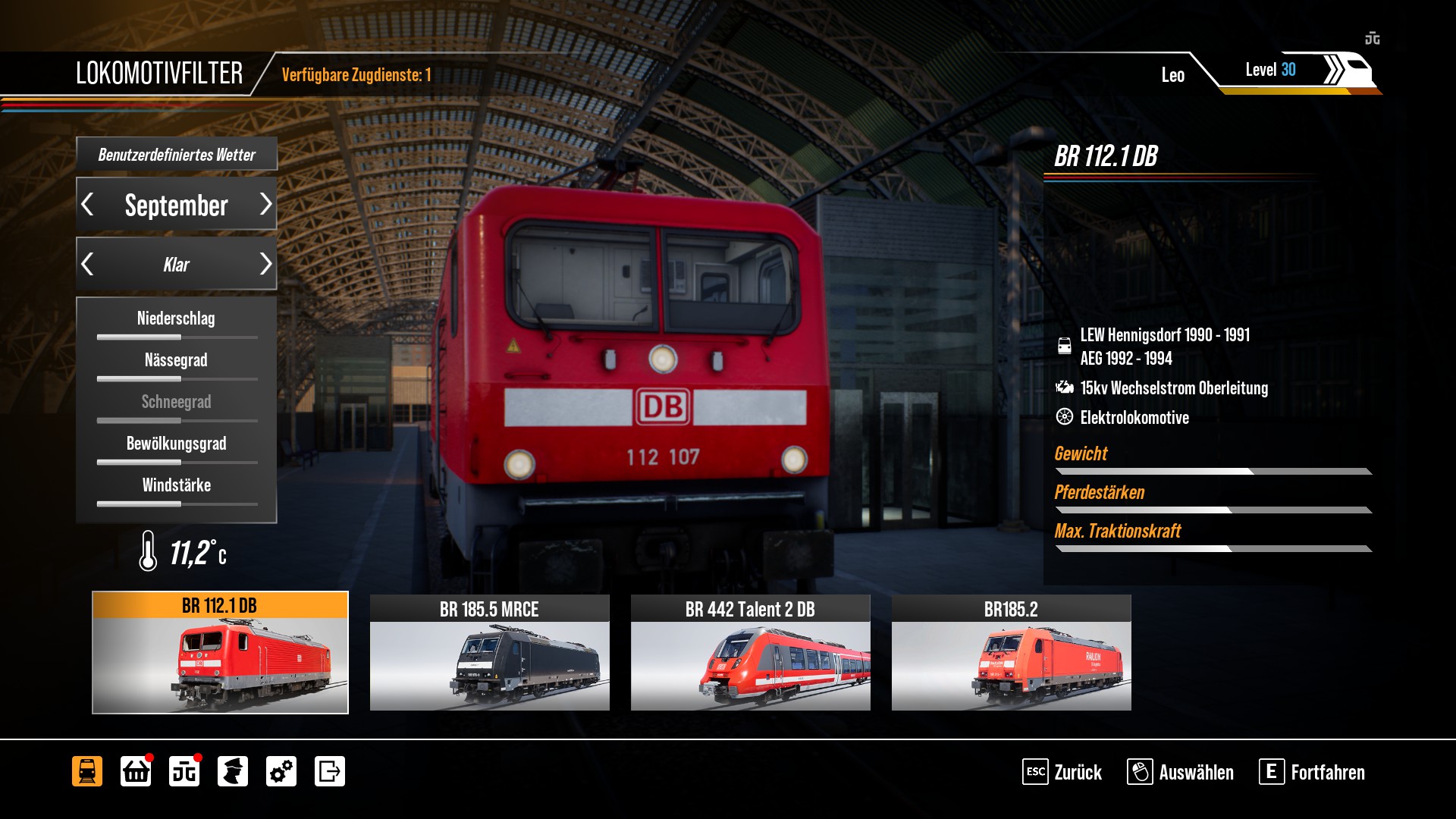This screenshot has width=1456, height=819.
Task: Go back with the Zurück button
Action: 1062,772
